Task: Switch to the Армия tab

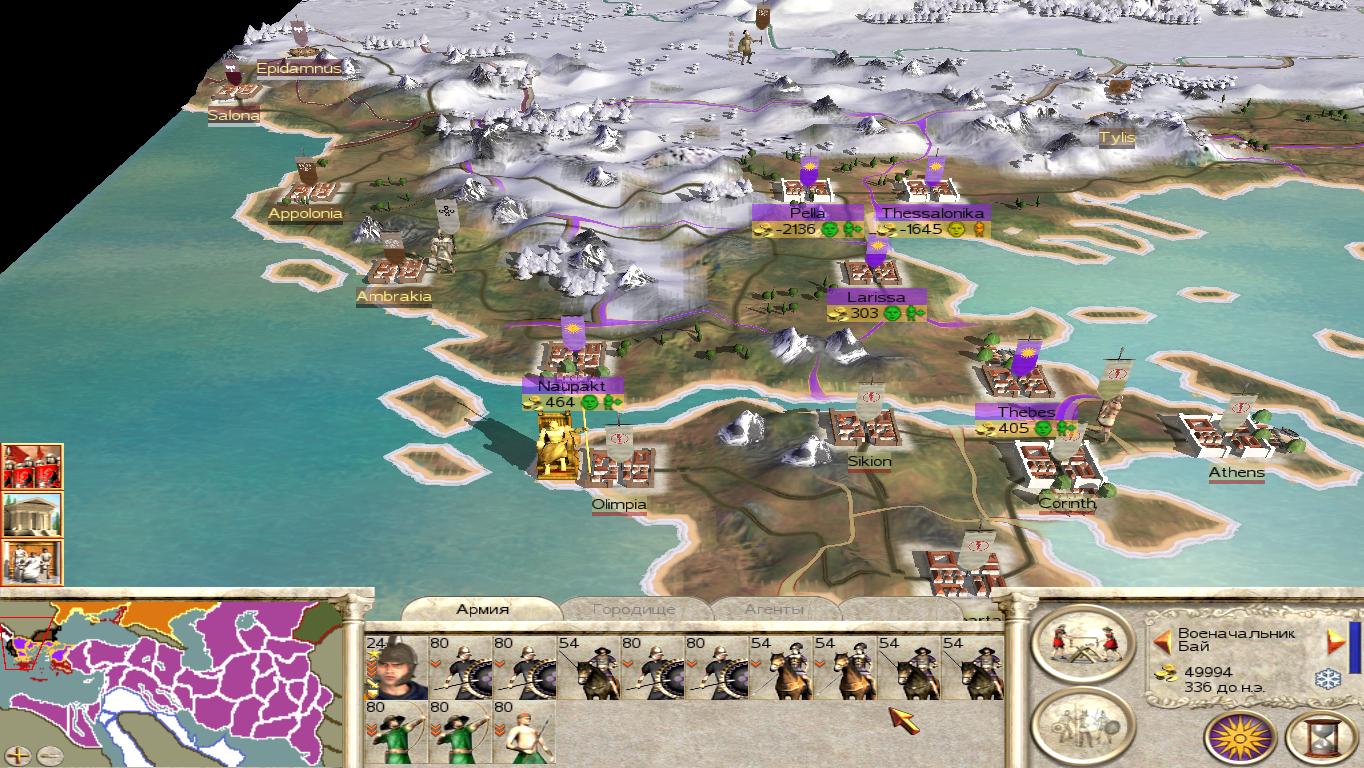Action: [483, 609]
